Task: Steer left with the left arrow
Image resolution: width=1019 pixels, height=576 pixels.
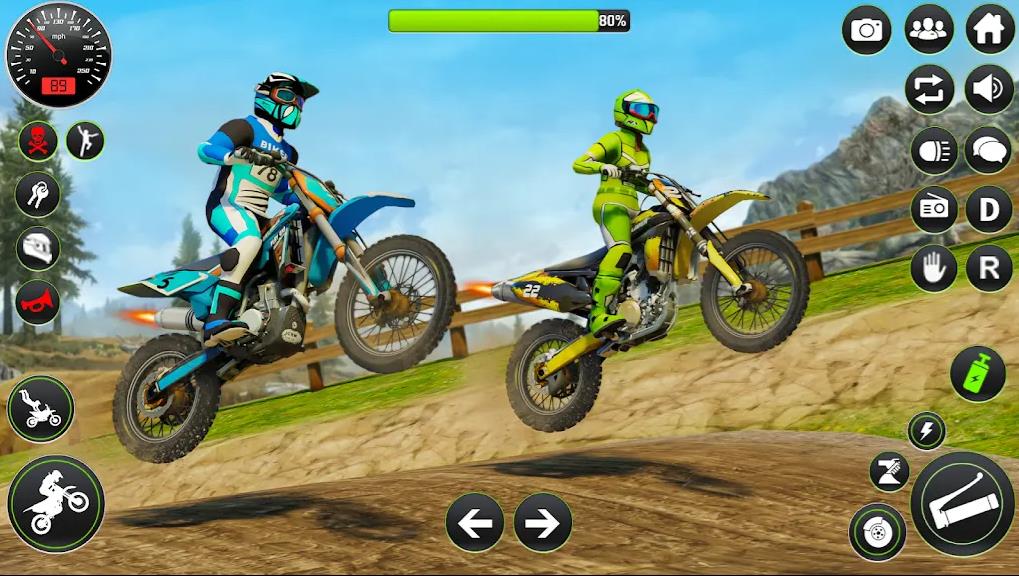Action: tap(474, 522)
